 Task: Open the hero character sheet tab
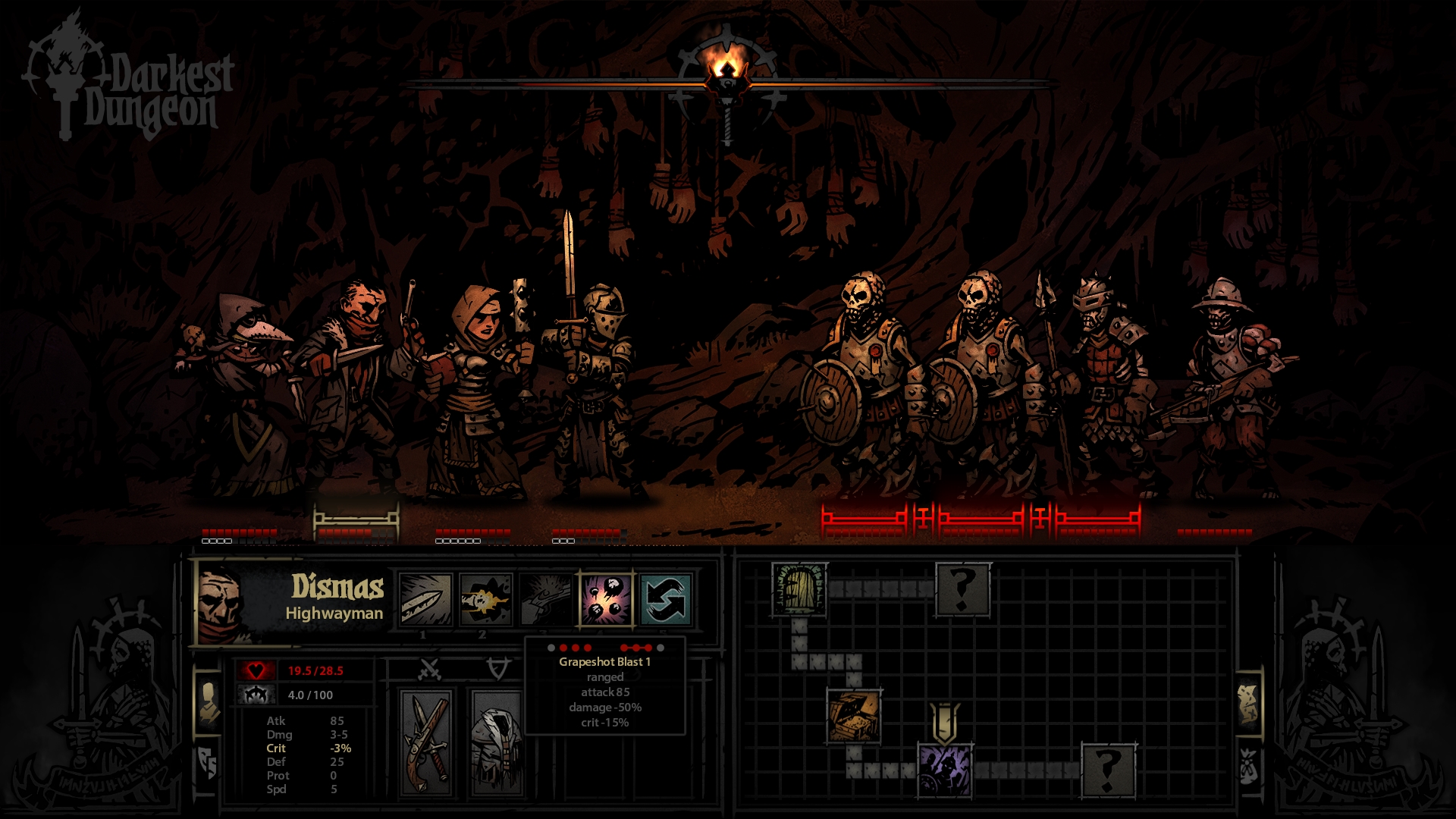point(208,702)
